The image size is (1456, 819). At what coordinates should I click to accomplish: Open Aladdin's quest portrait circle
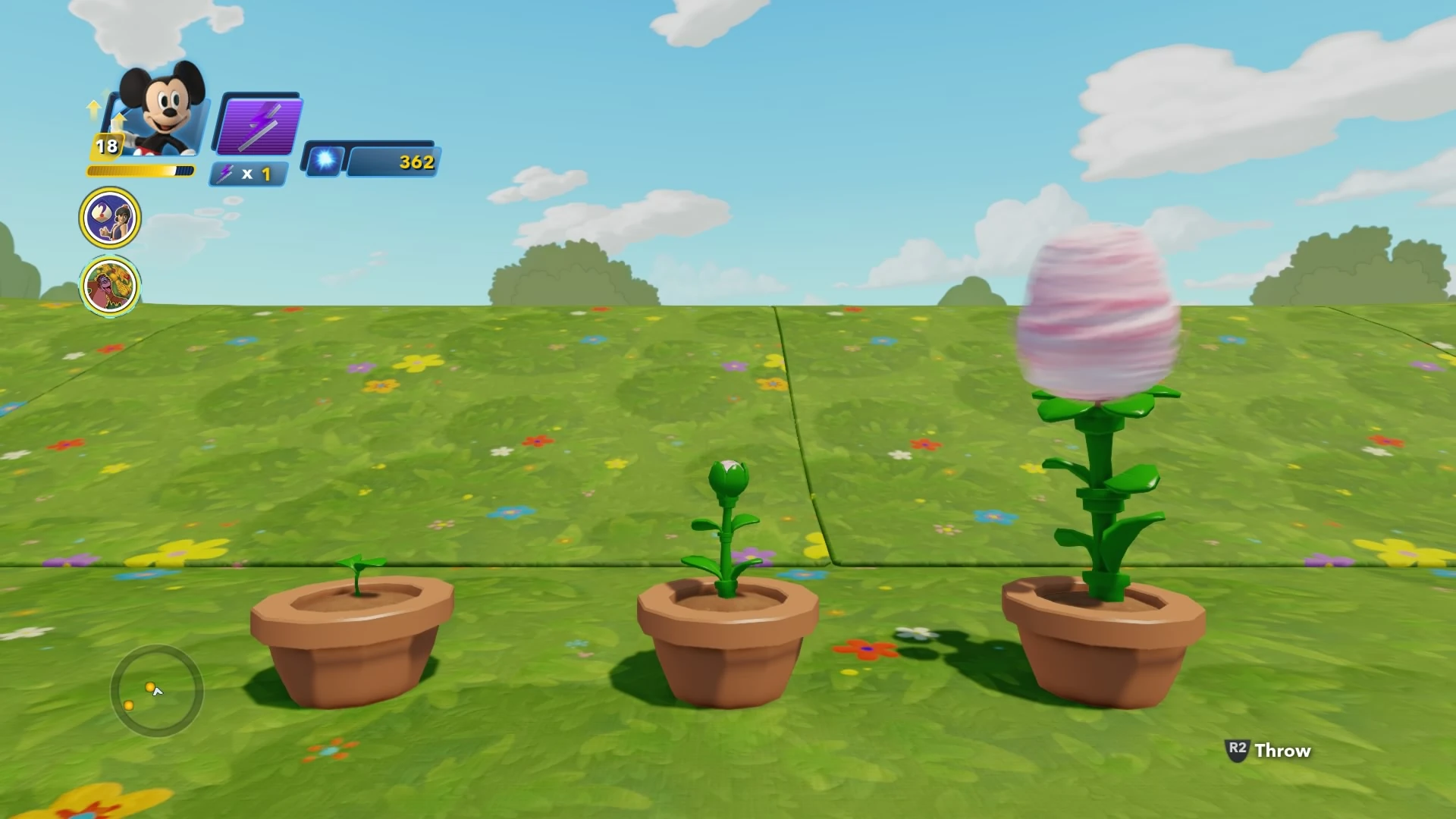point(110,218)
